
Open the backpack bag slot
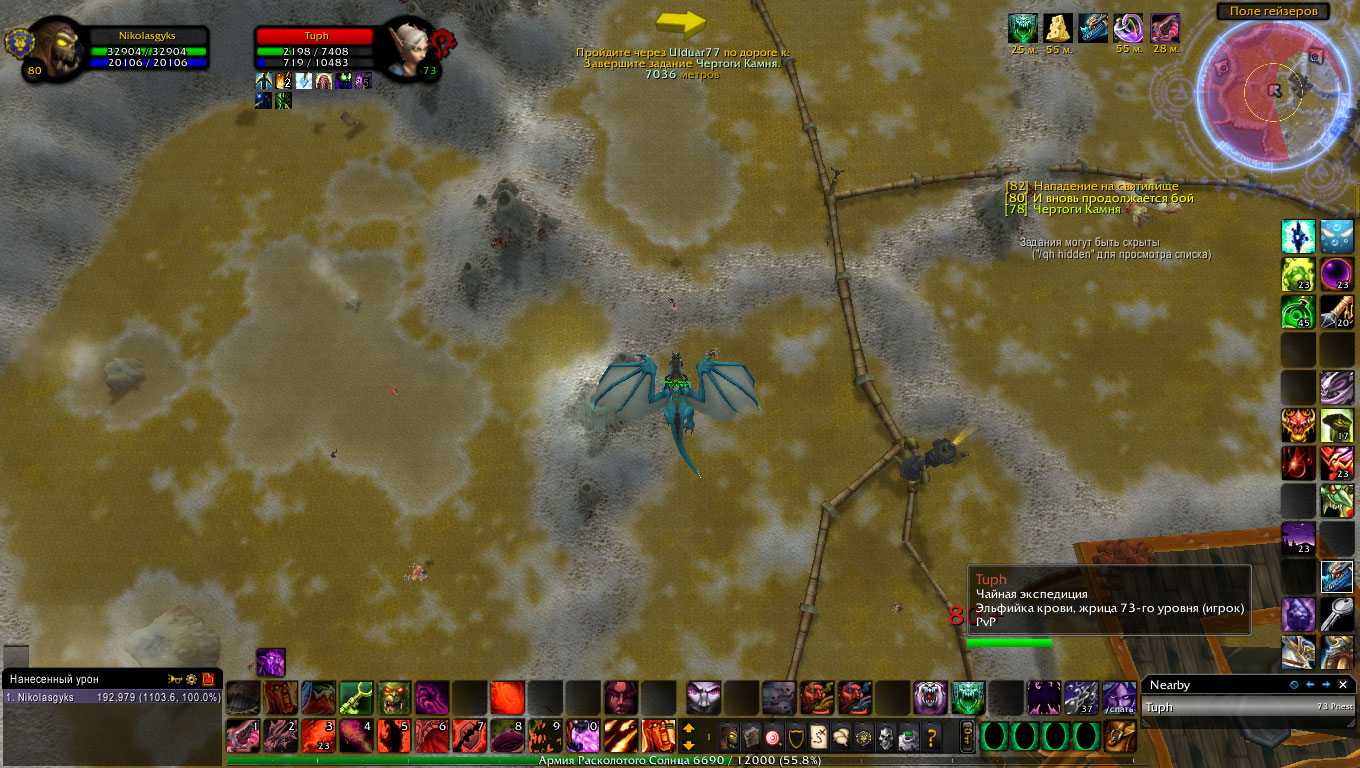click(x=1119, y=736)
